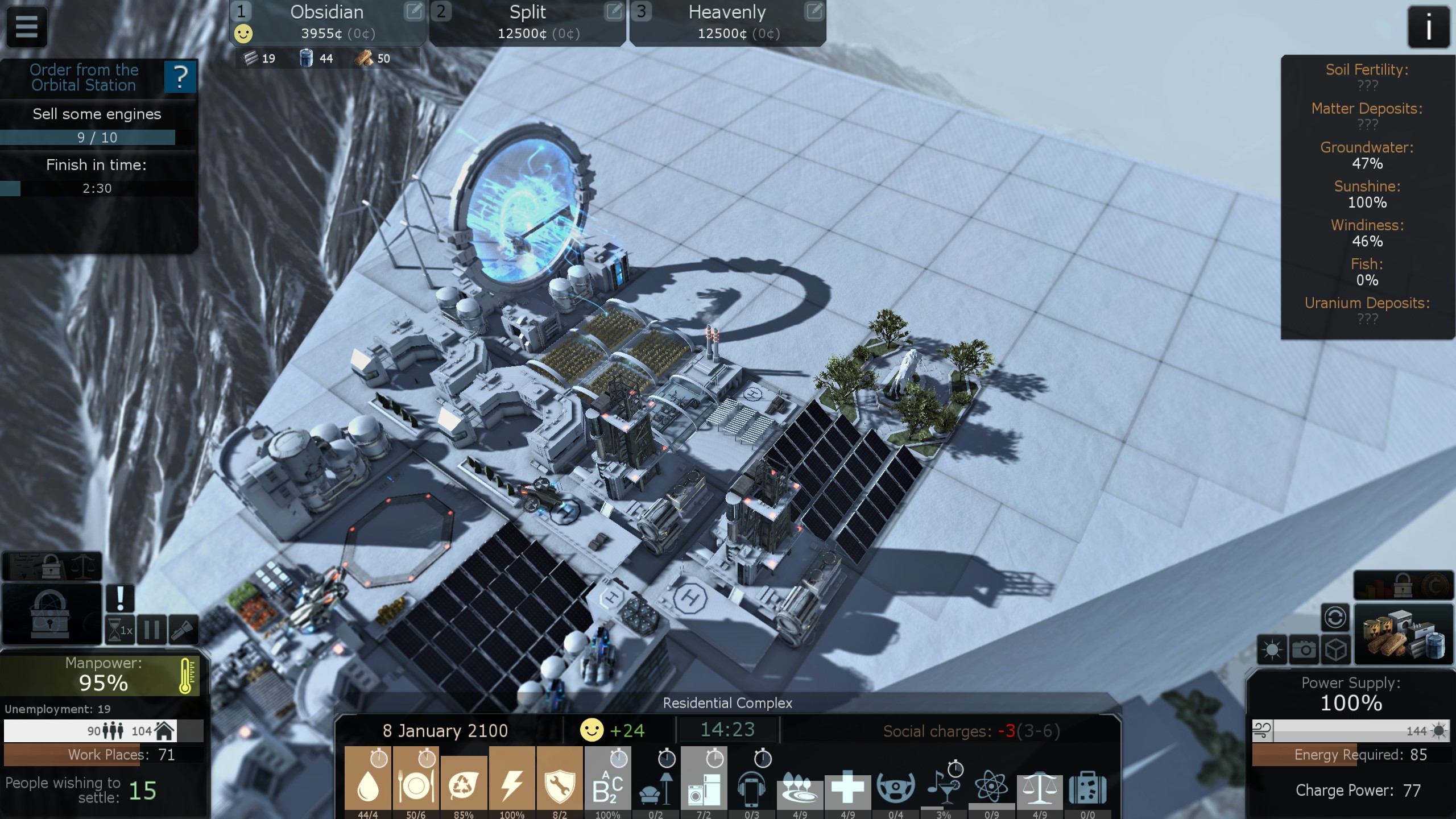Click the 3D cube view button
Screen dimensions: 1456x819
[x=1335, y=650]
